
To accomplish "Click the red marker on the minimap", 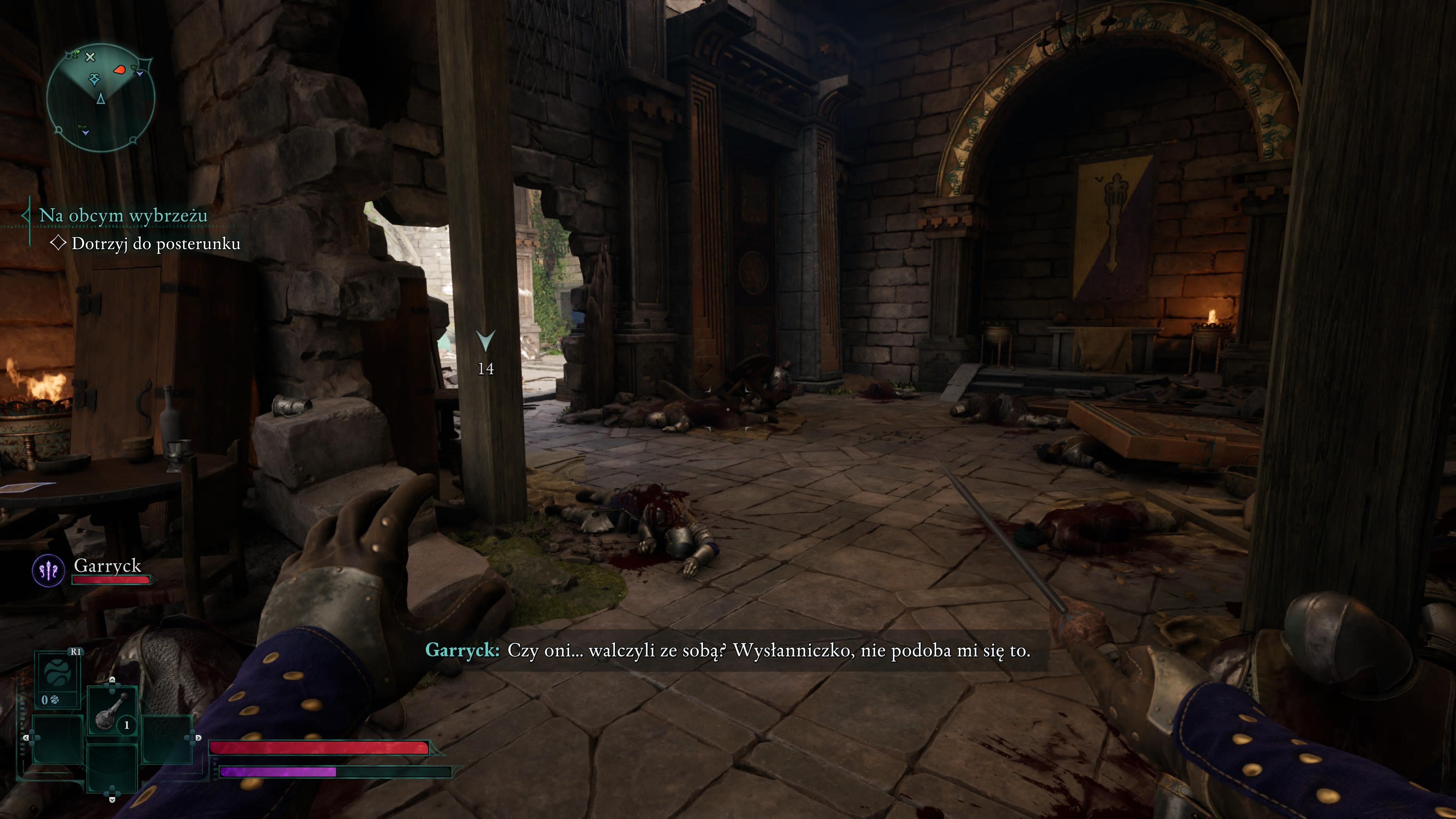I will click(x=119, y=70).
